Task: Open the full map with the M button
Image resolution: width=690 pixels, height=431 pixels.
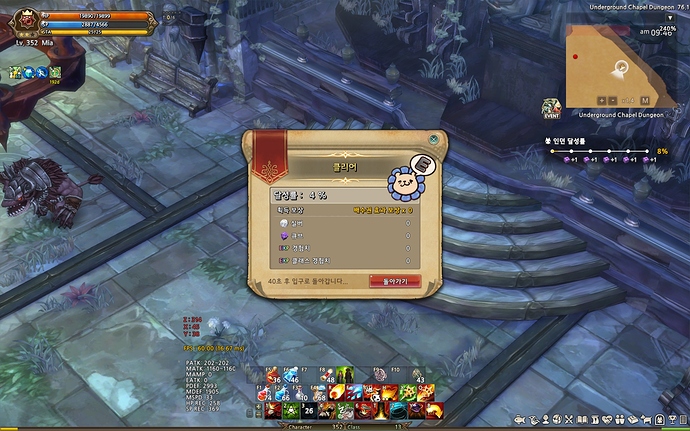Action: [x=645, y=100]
